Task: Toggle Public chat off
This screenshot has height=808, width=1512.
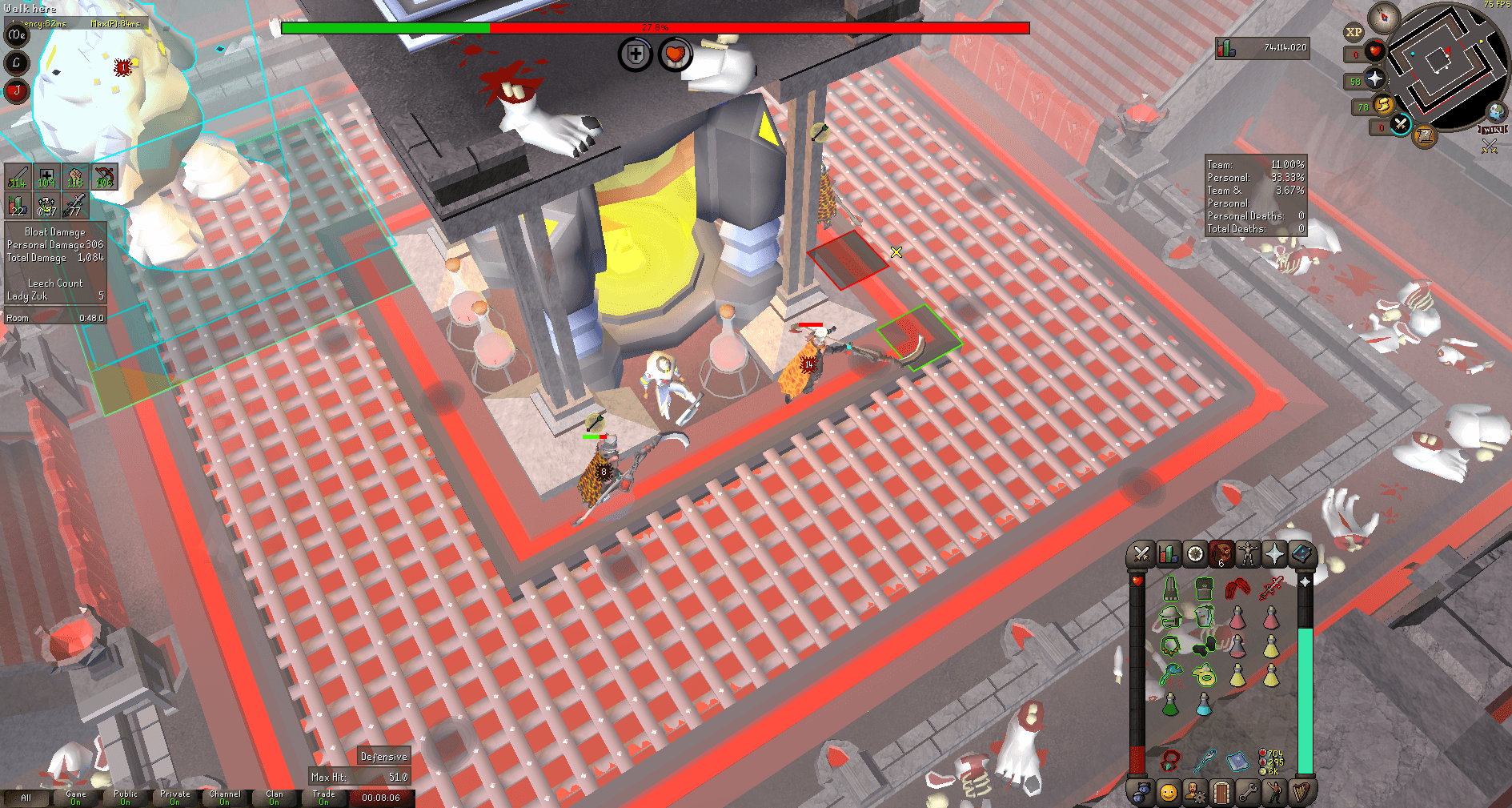Action: (x=125, y=798)
